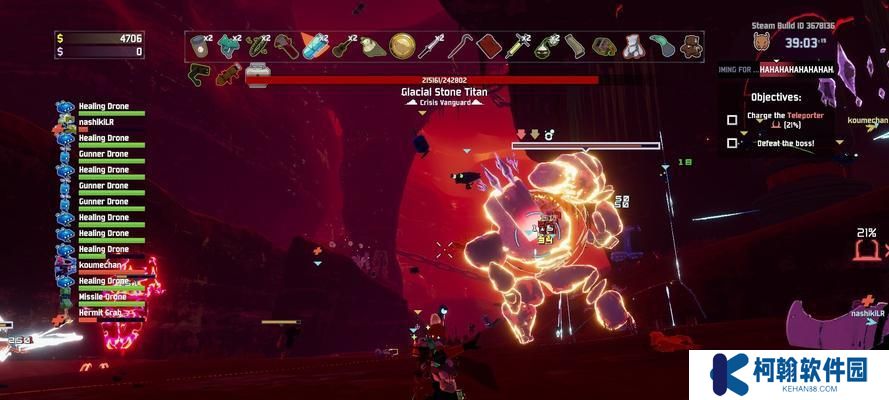Select the teddy bear item icon
This screenshot has height=400, width=889.
coord(691,46)
